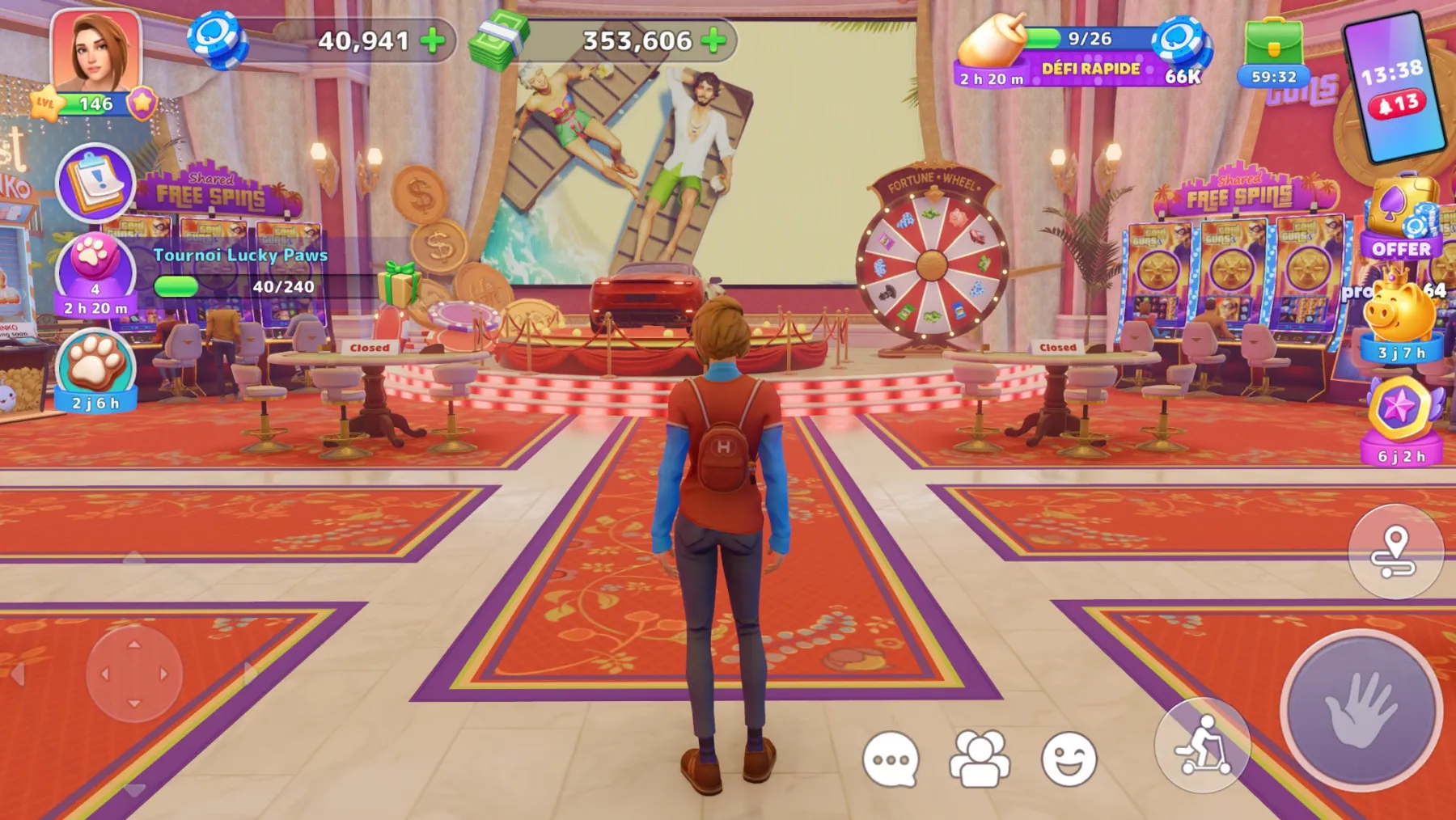Viewport: 1456px width, 820px height.
Task: Open the quest clipboard icon
Action: point(95,183)
